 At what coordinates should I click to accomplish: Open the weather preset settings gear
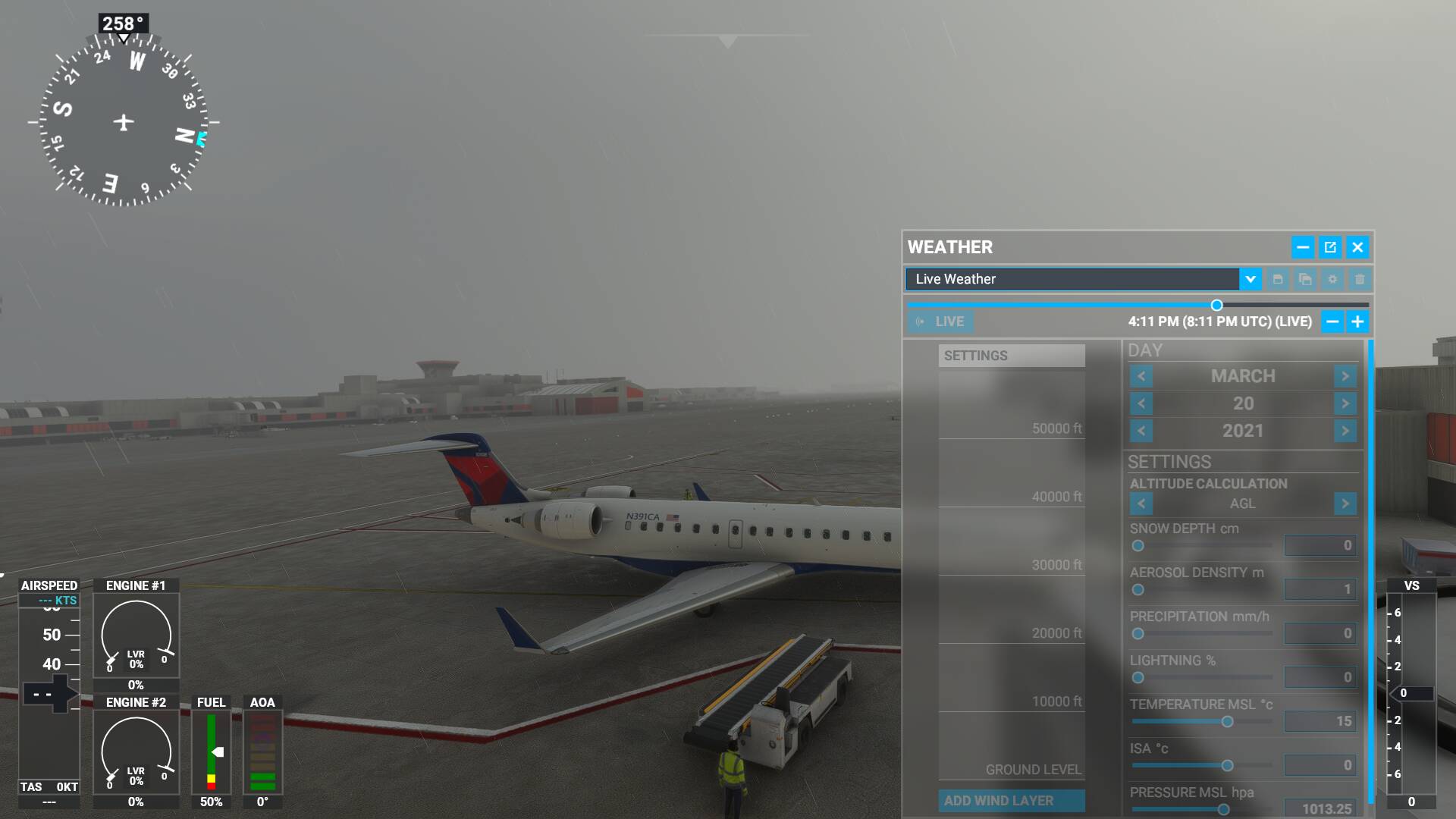1332,279
